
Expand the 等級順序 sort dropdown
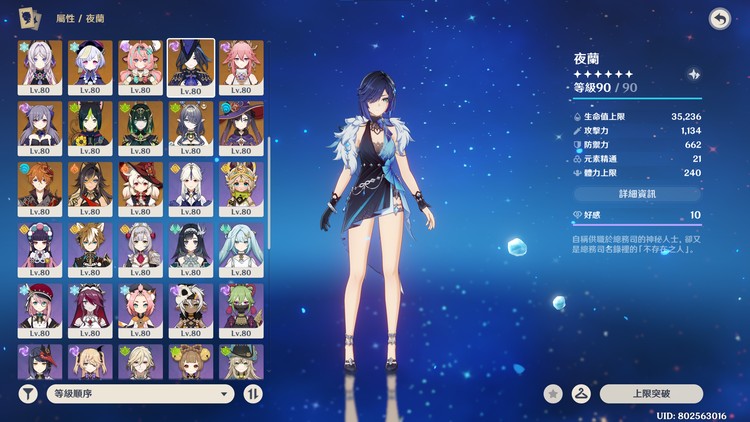pyautogui.click(x=142, y=393)
